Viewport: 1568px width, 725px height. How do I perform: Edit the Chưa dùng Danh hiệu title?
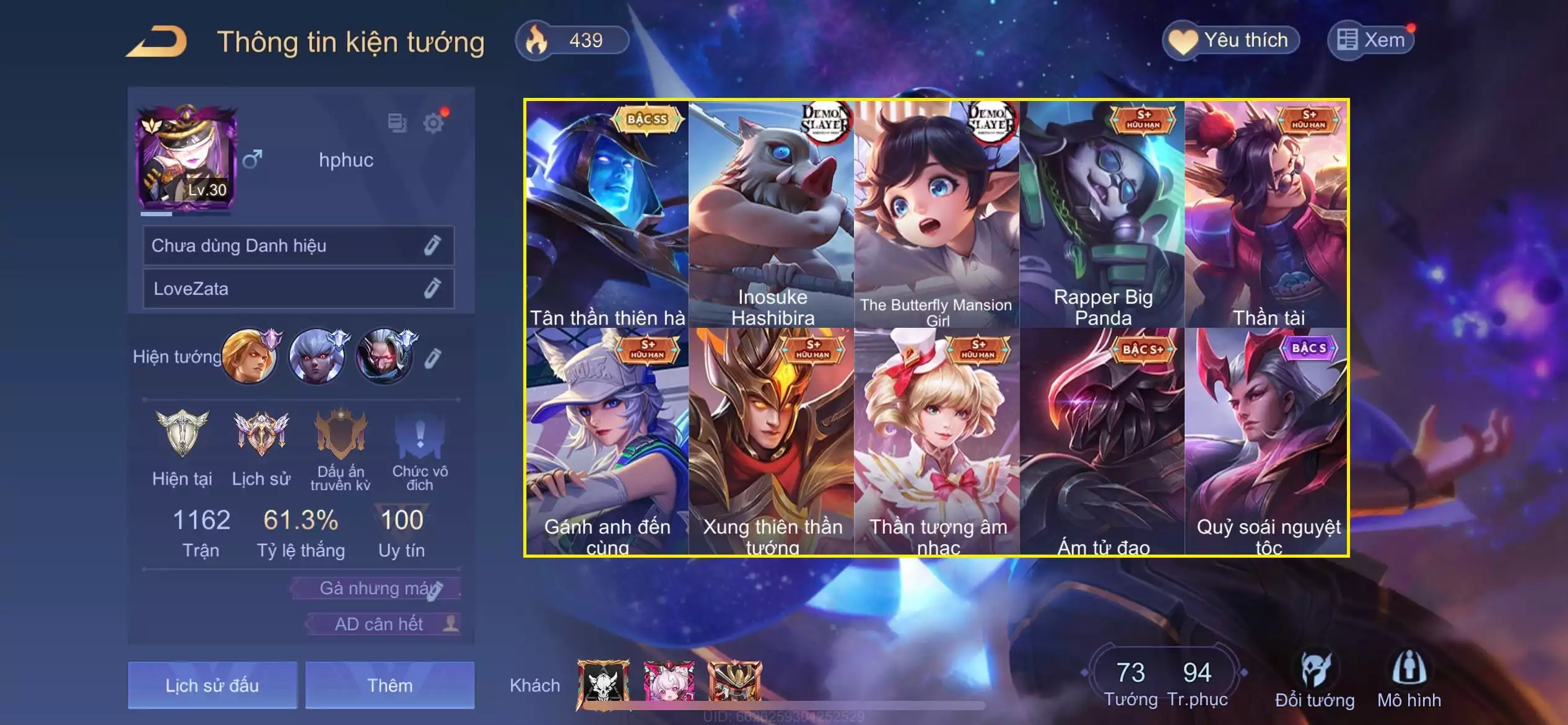click(432, 246)
